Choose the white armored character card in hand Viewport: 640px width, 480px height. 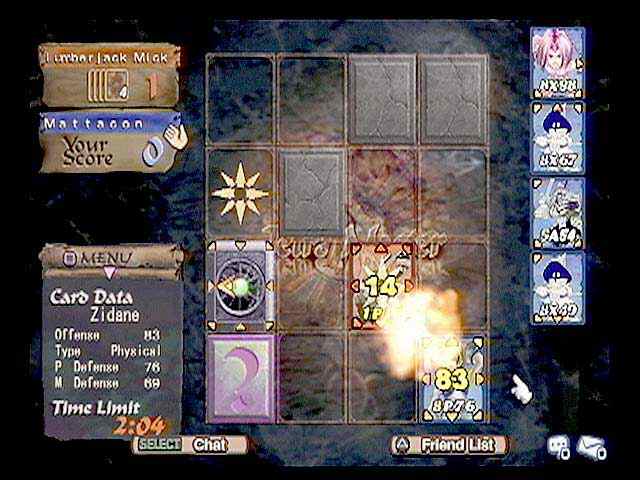pos(557,210)
